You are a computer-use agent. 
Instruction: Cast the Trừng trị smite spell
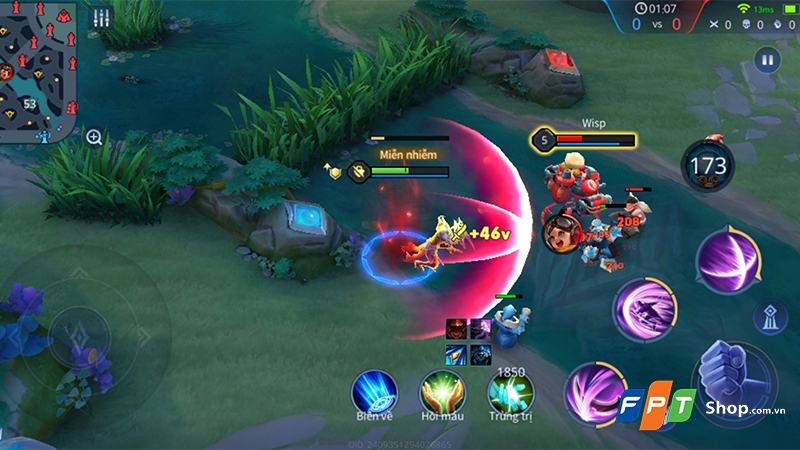509,391
